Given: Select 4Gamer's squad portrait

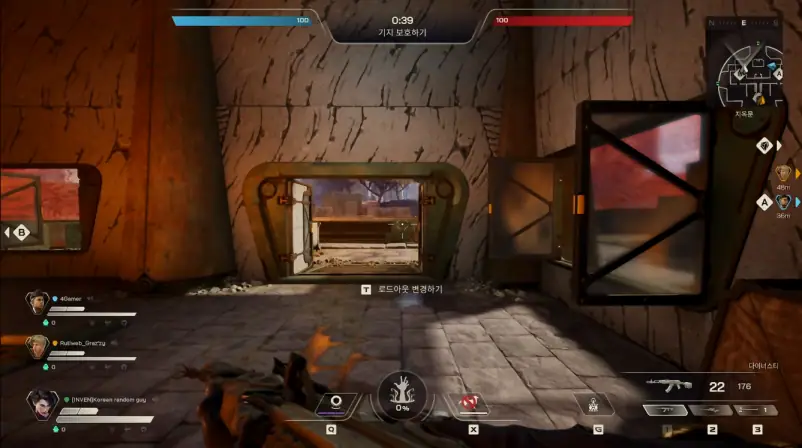Looking at the screenshot, I should (38, 301).
